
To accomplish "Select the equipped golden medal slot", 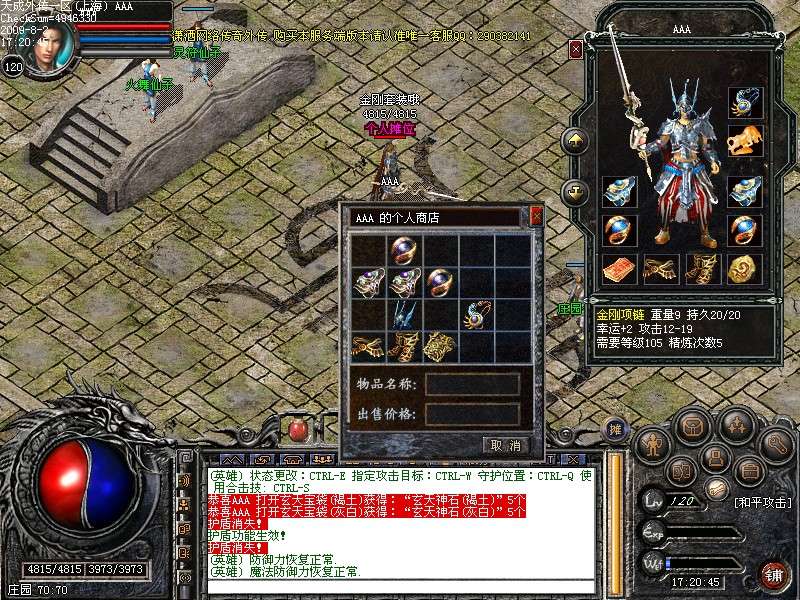I will coord(741,268).
